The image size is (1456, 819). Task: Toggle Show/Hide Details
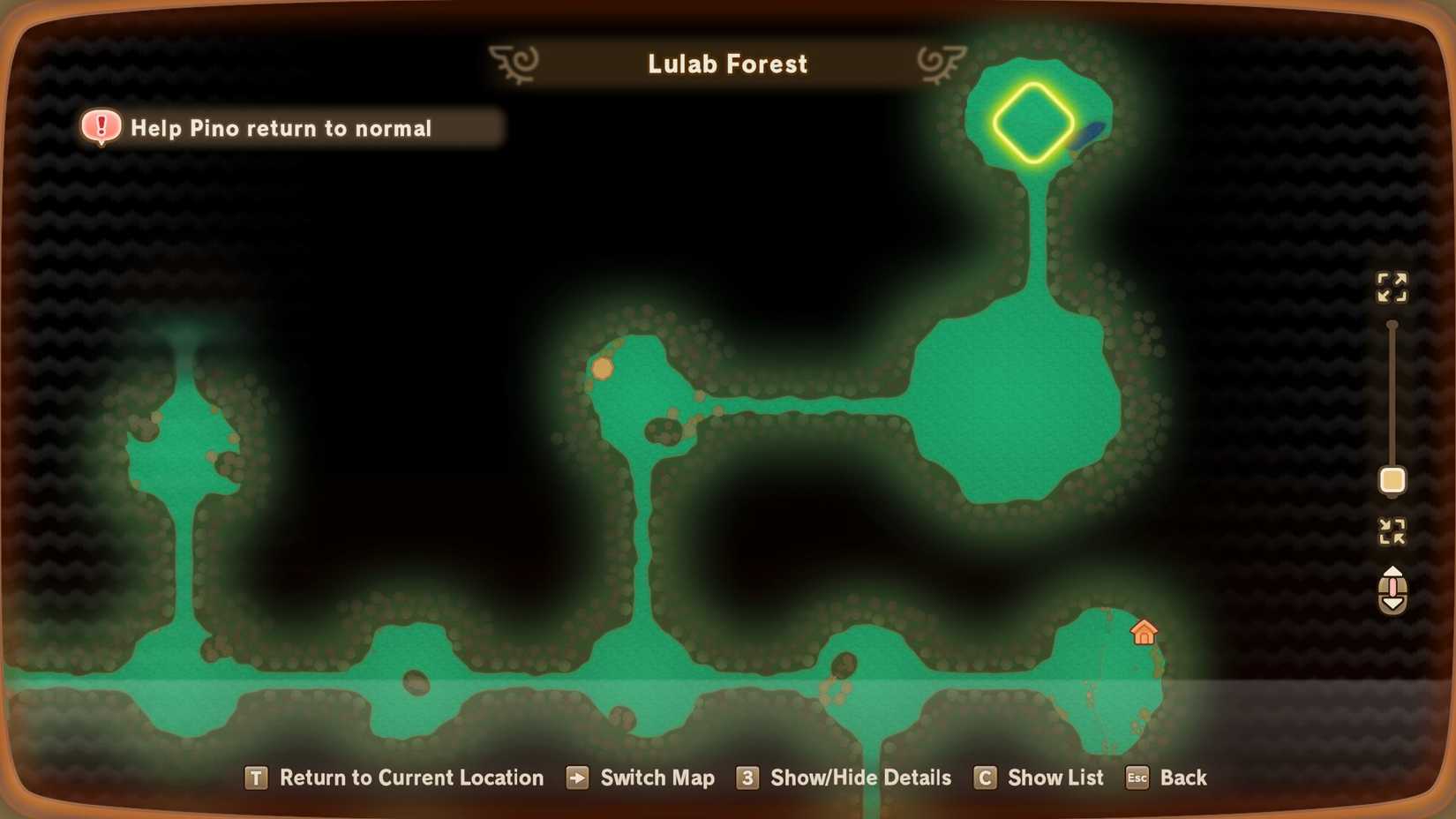[859, 778]
